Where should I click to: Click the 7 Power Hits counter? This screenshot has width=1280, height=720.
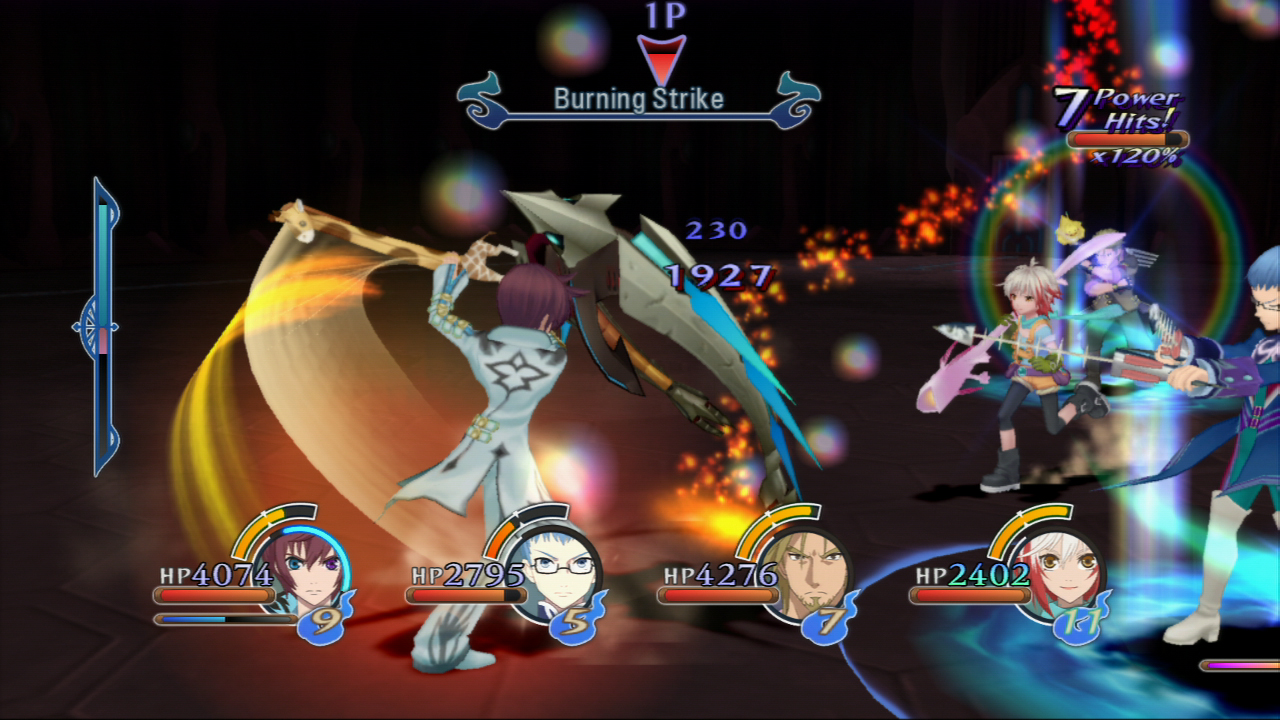pyautogui.click(x=1113, y=110)
